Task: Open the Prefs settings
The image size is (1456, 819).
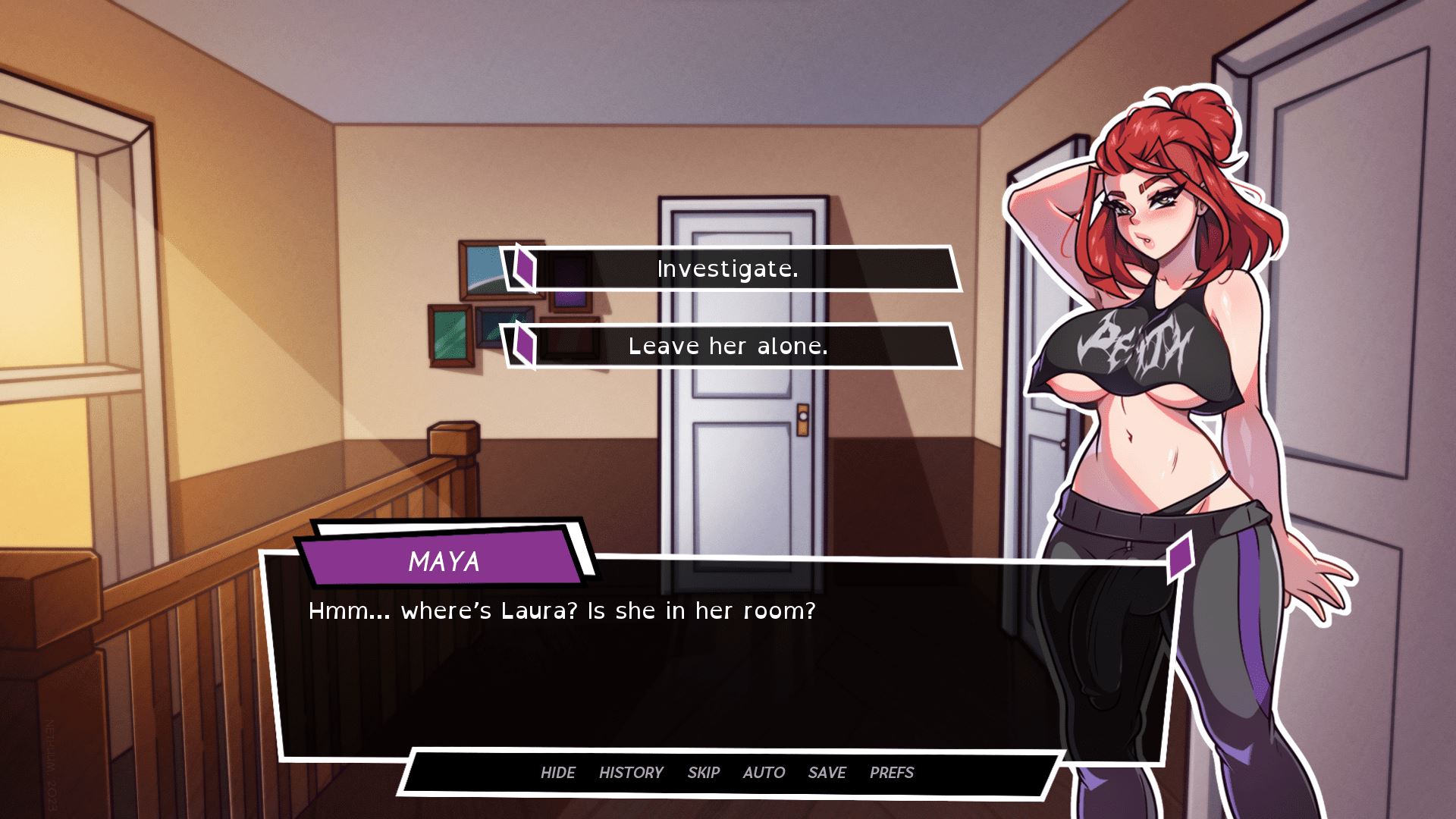Action: [x=892, y=772]
